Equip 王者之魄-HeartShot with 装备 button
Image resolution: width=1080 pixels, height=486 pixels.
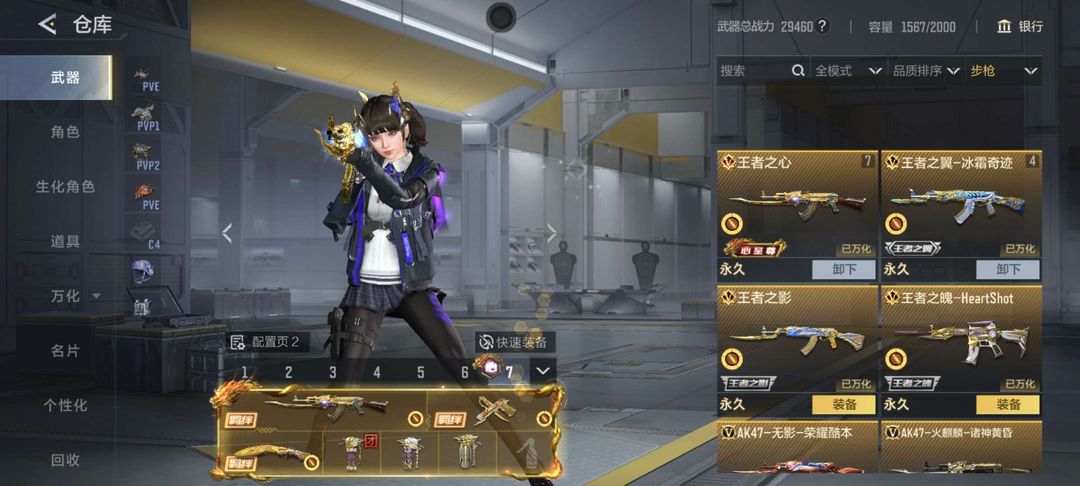[x=1008, y=404]
